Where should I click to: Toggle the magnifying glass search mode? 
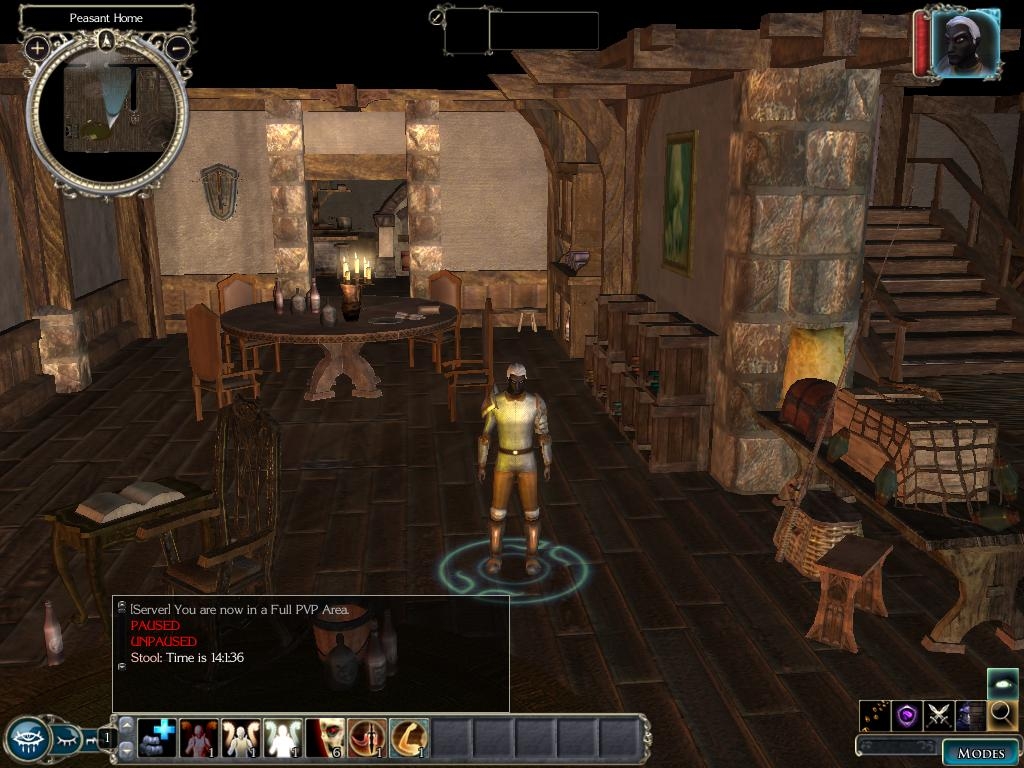[x=1002, y=715]
